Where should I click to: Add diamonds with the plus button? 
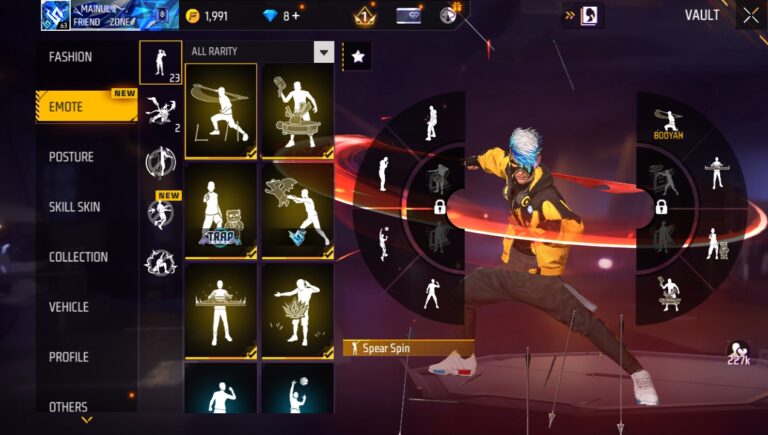coord(296,16)
